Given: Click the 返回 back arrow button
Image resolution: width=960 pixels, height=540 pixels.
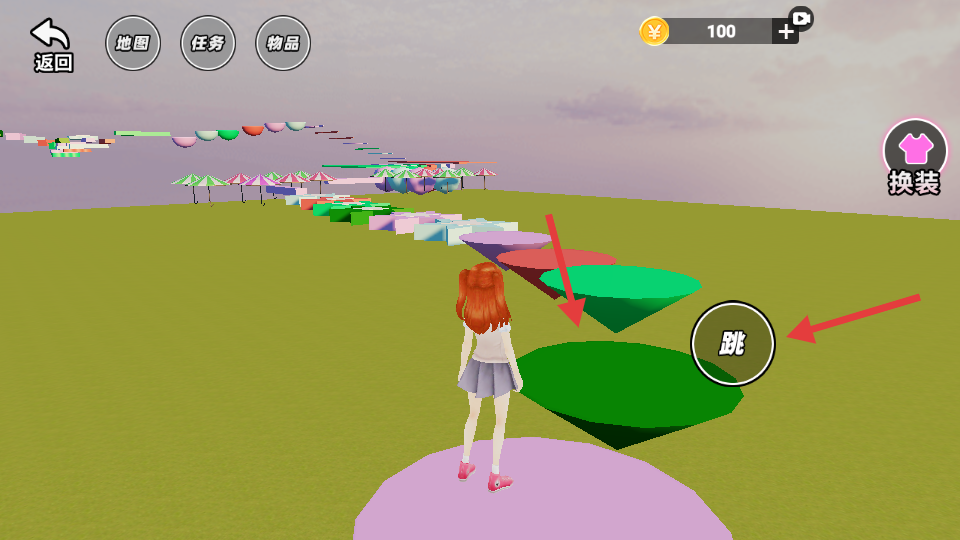Looking at the screenshot, I should coord(52,44).
